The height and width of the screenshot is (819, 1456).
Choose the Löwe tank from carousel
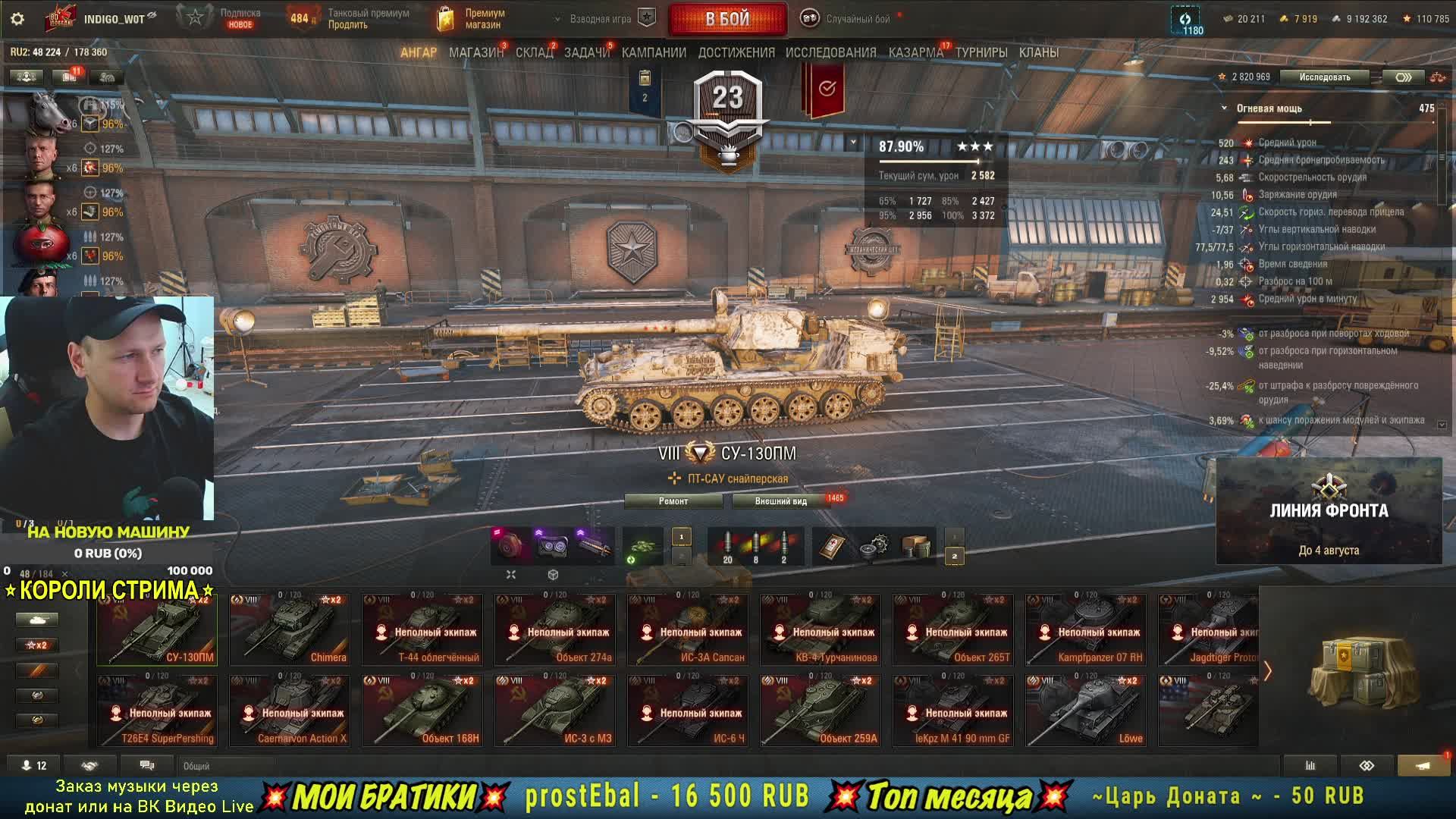[x=1086, y=711]
